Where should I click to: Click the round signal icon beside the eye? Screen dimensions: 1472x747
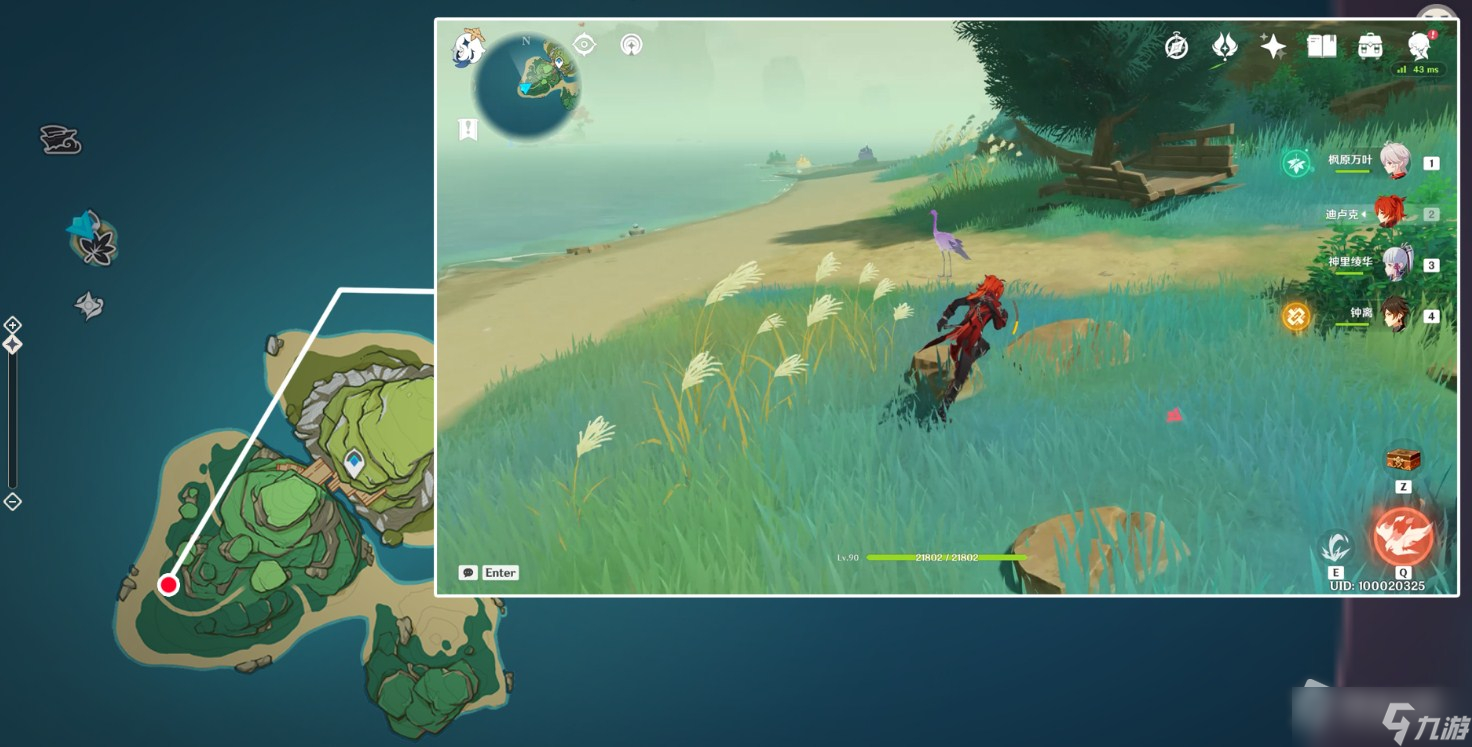[631, 45]
